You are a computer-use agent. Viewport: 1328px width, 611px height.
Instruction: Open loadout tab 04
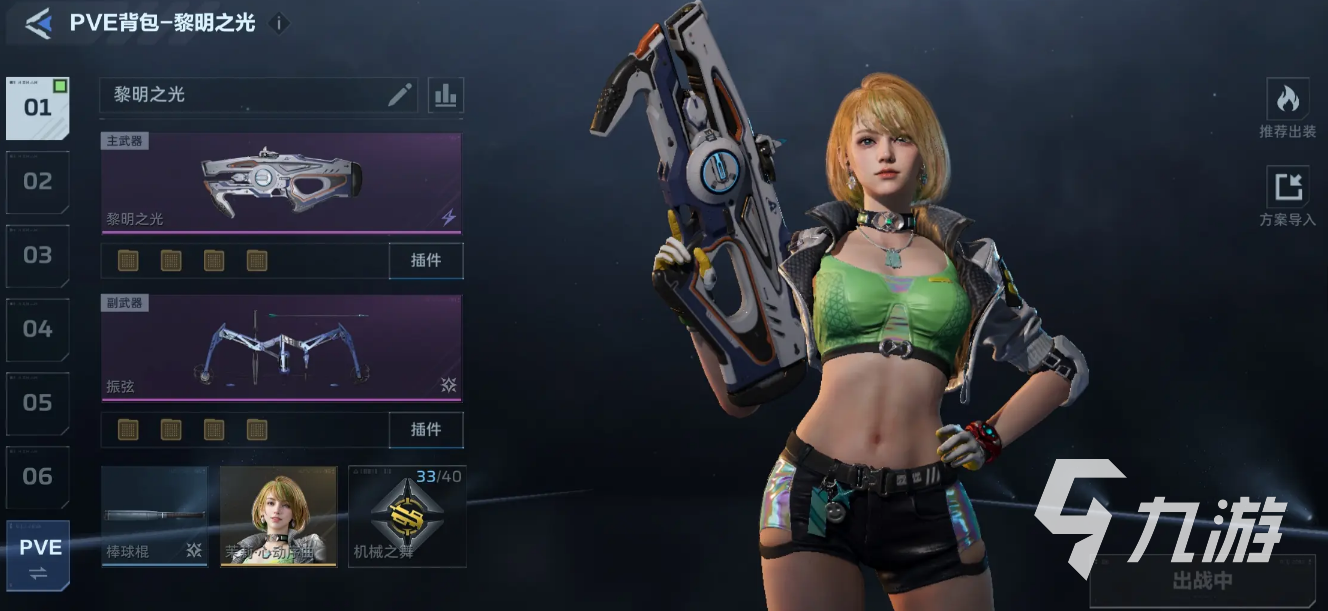coord(38,329)
